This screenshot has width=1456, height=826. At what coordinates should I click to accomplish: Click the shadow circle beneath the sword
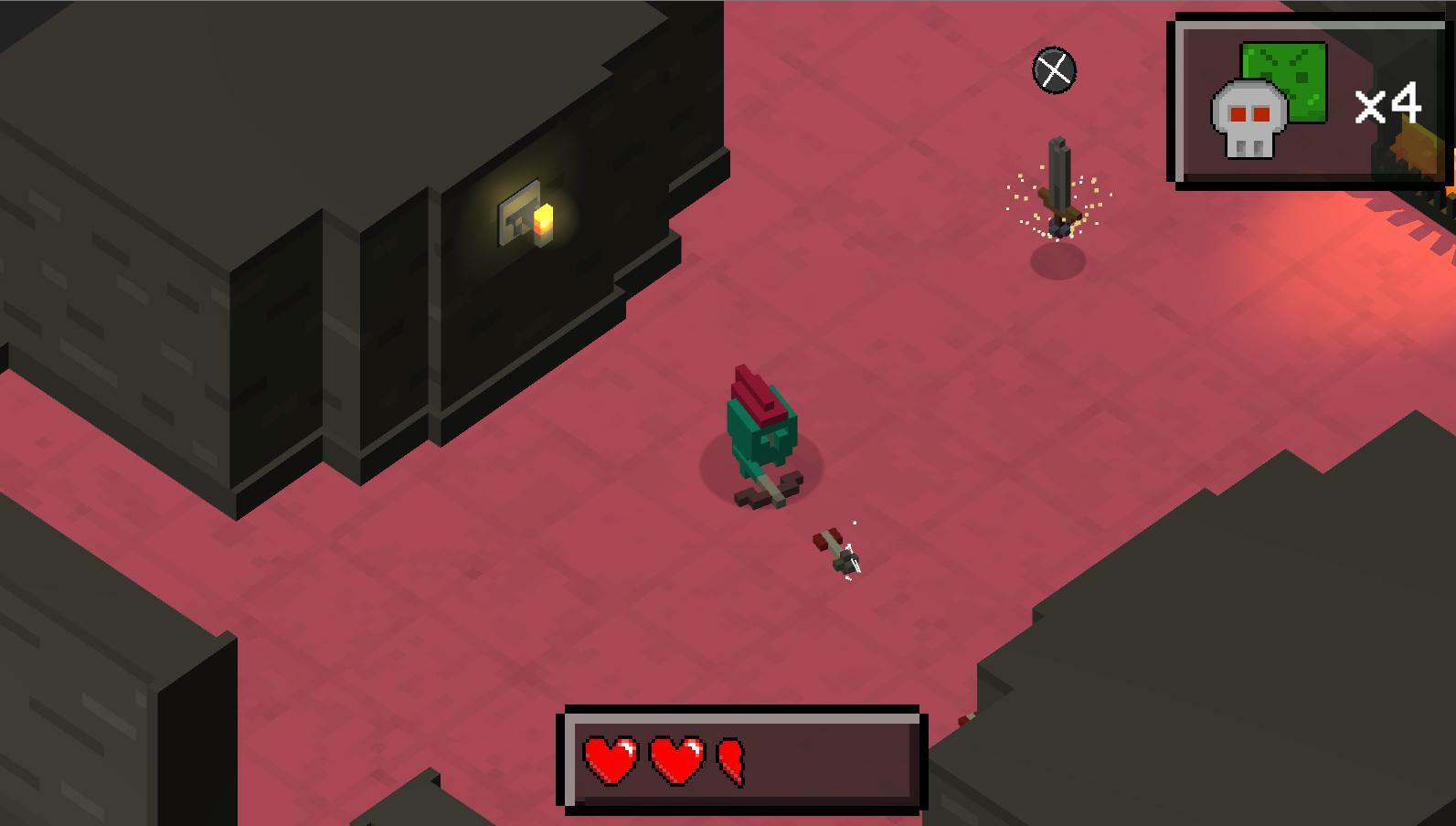1060,260
